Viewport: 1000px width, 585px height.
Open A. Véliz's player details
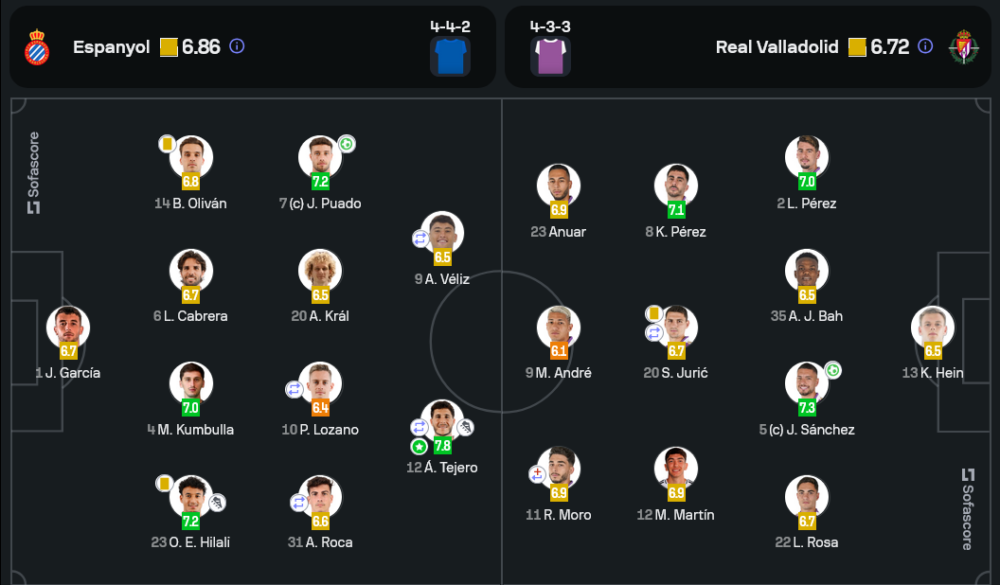click(442, 234)
